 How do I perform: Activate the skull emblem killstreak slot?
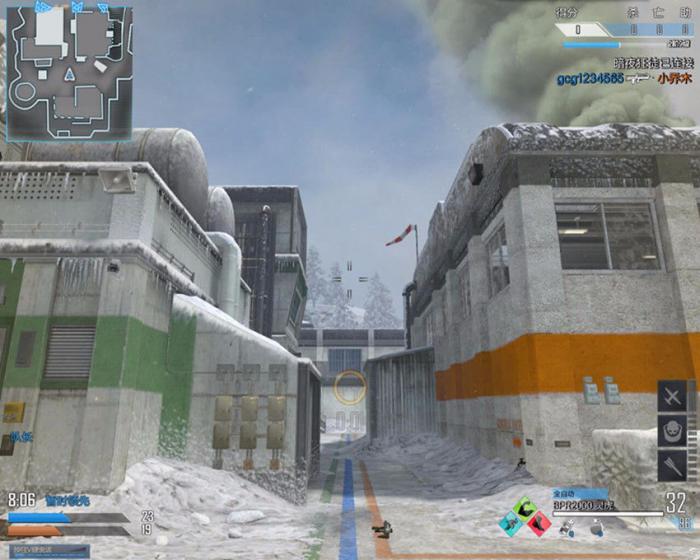coord(672,432)
